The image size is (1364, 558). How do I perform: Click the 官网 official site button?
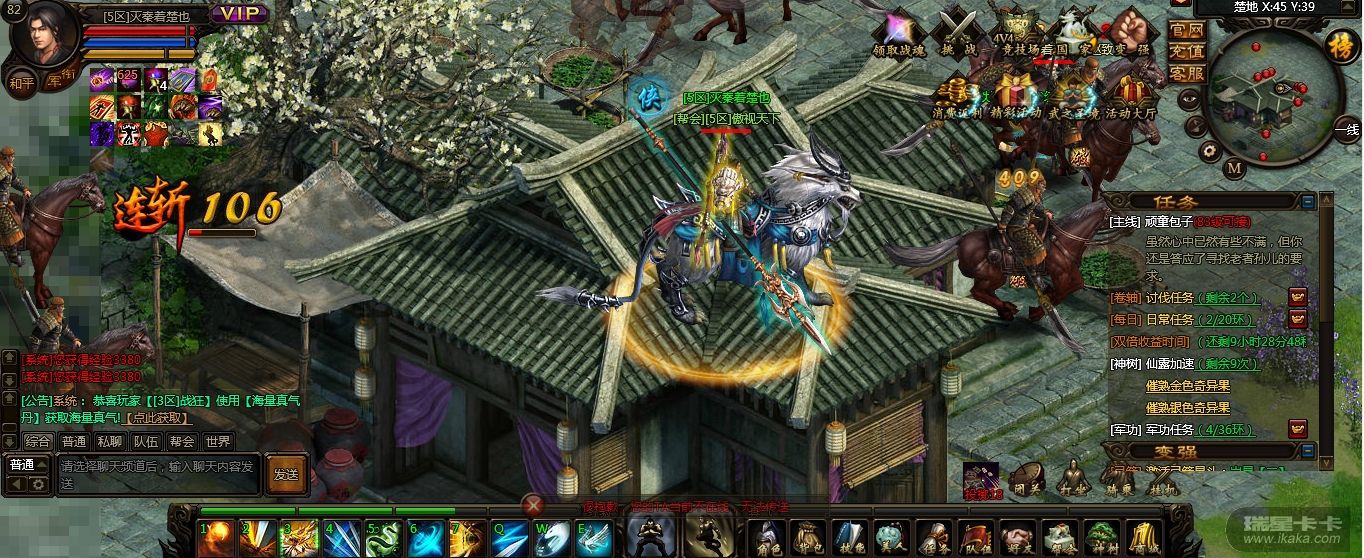tap(1186, 29)
